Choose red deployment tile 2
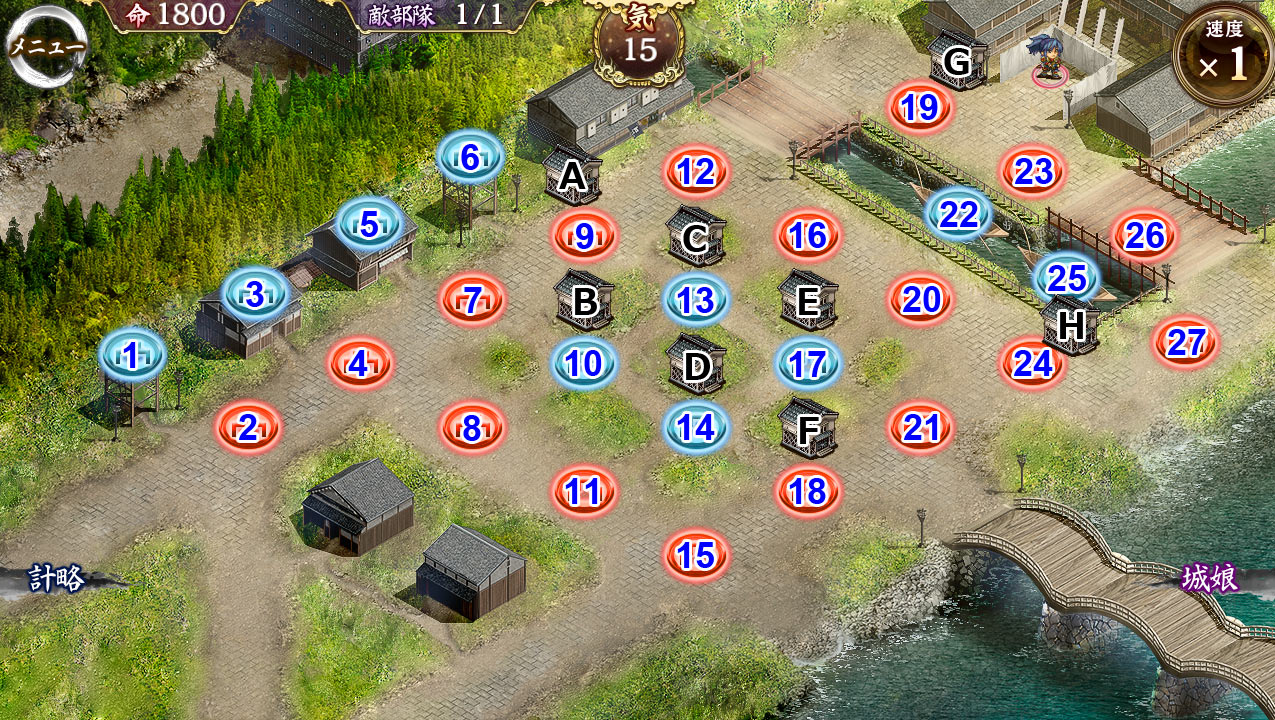 coord(249,429)
